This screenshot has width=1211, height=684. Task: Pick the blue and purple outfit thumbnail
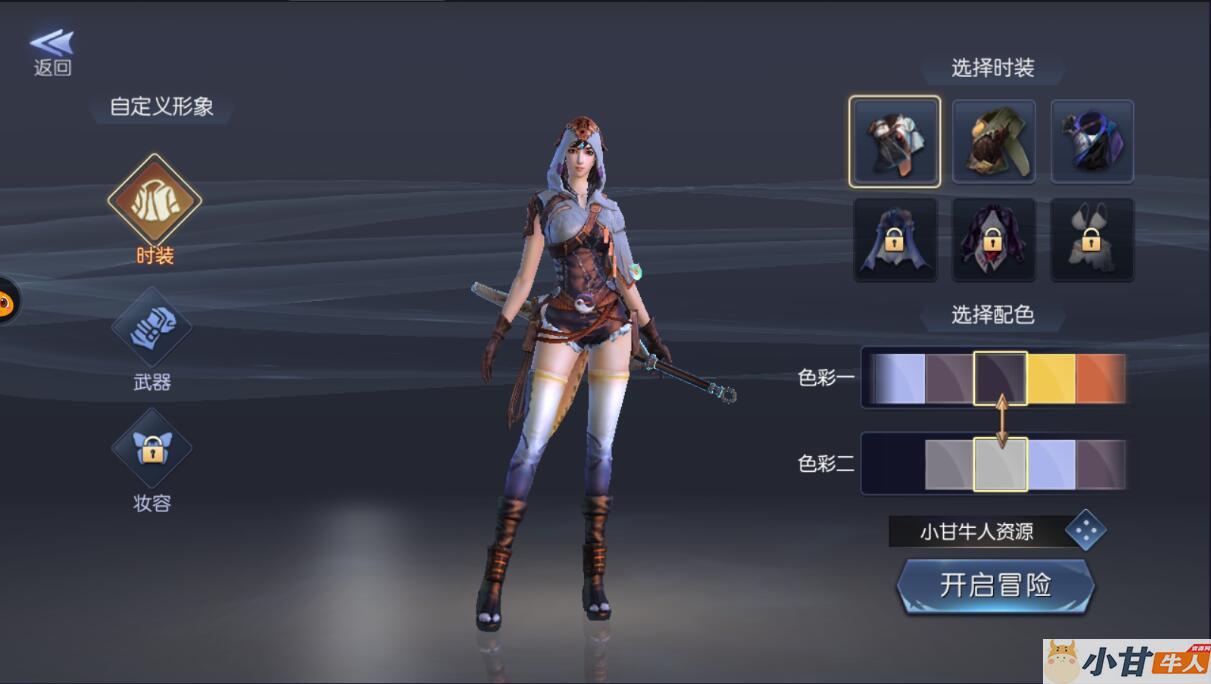coord(1092,142)
